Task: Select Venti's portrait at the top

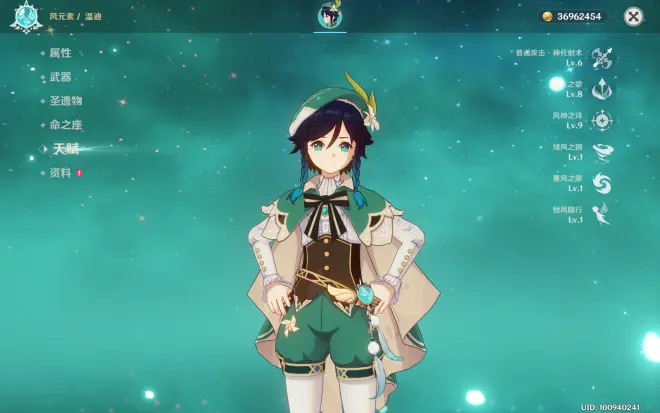Action: [x=329, y=16]
